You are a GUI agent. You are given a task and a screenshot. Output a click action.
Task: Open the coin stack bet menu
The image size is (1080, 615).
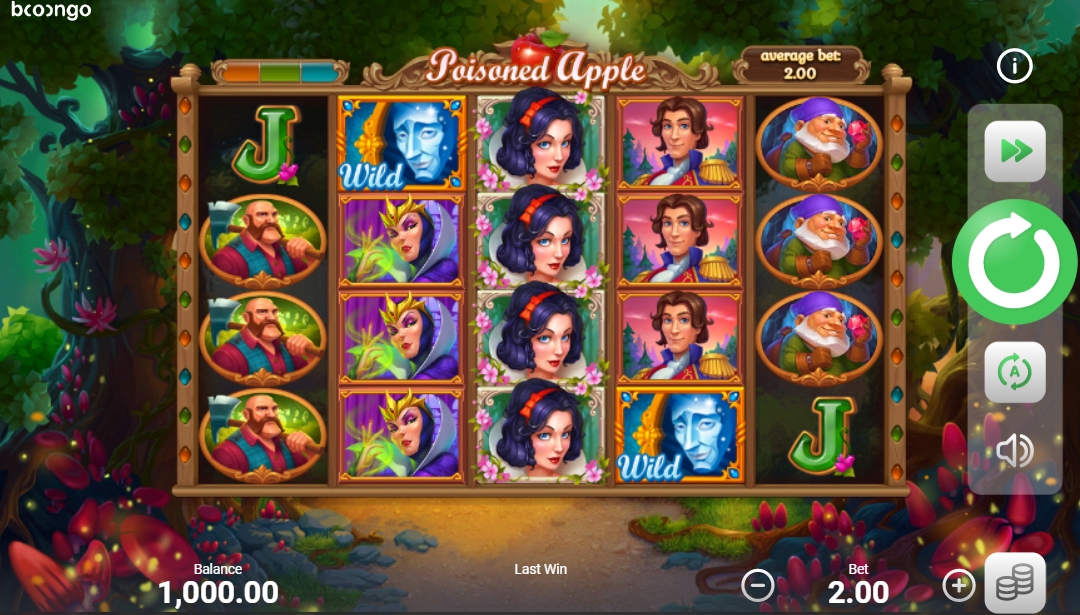(1015, 582)
